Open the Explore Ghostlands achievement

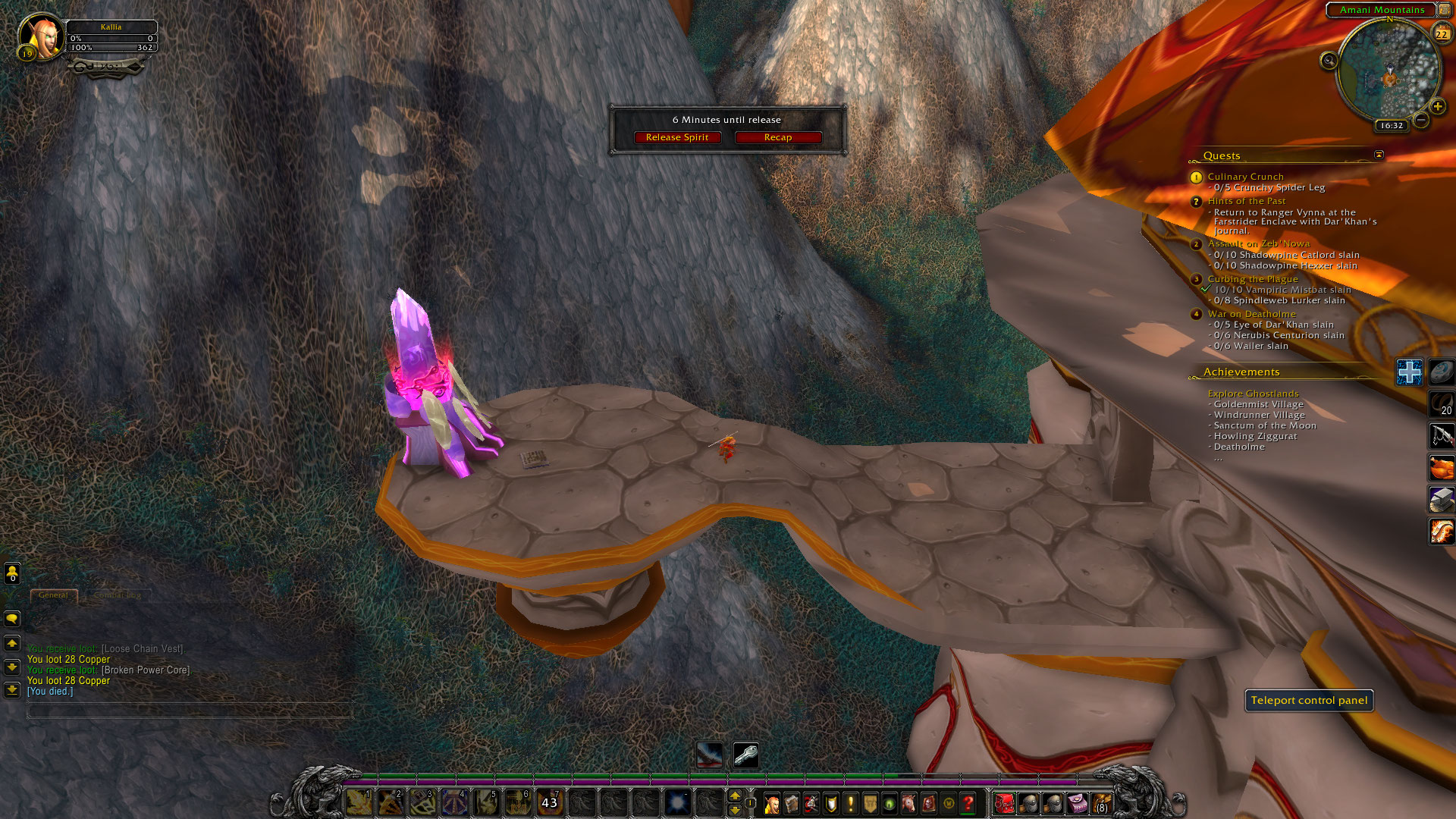(1253, 394)
